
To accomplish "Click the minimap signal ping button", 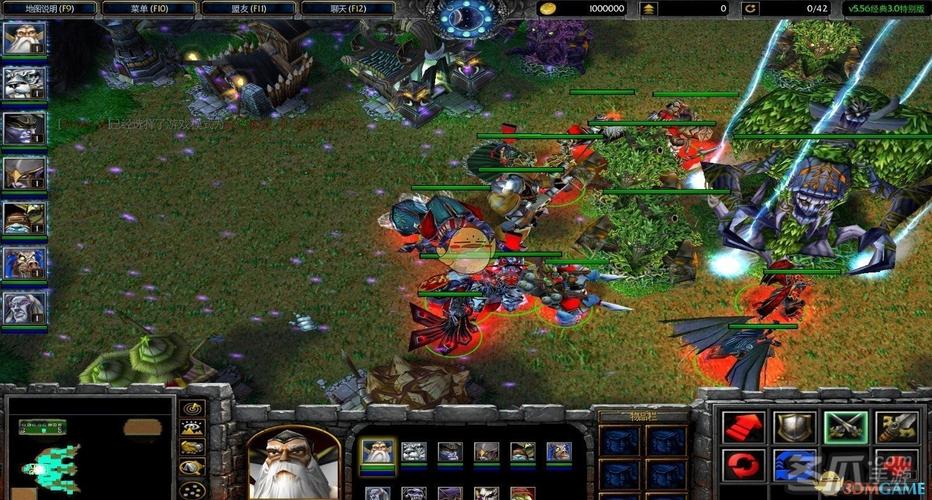I will 191,408.
